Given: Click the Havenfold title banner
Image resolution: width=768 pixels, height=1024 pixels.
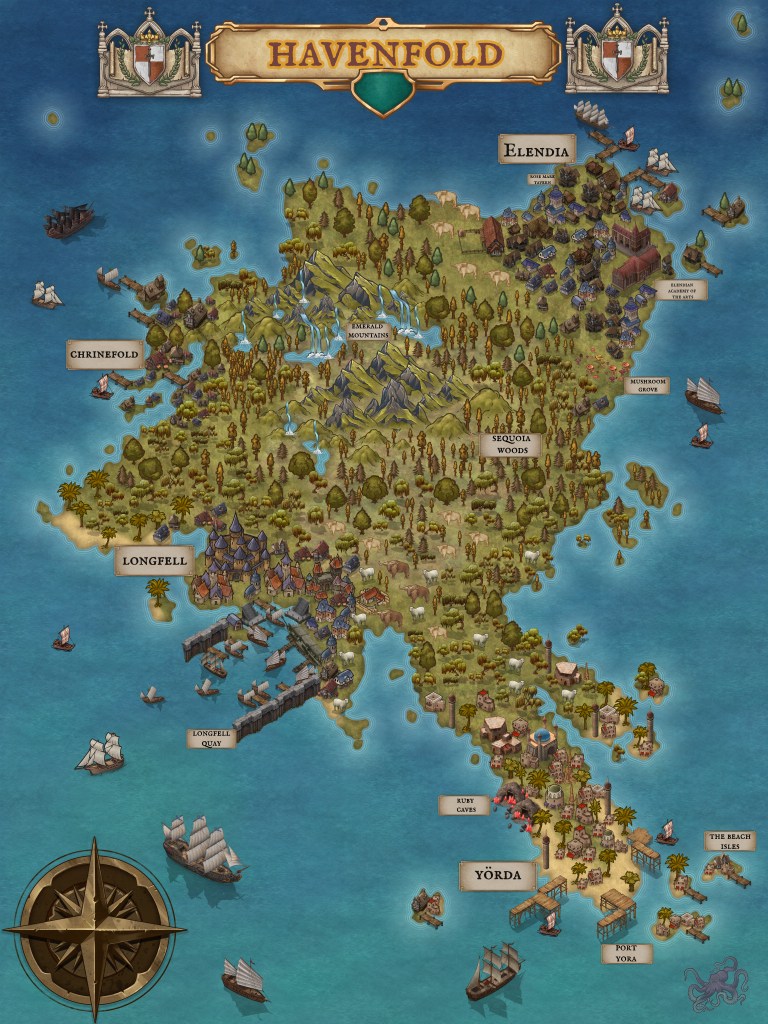Looking at the screenshot, I should [383, 54].
